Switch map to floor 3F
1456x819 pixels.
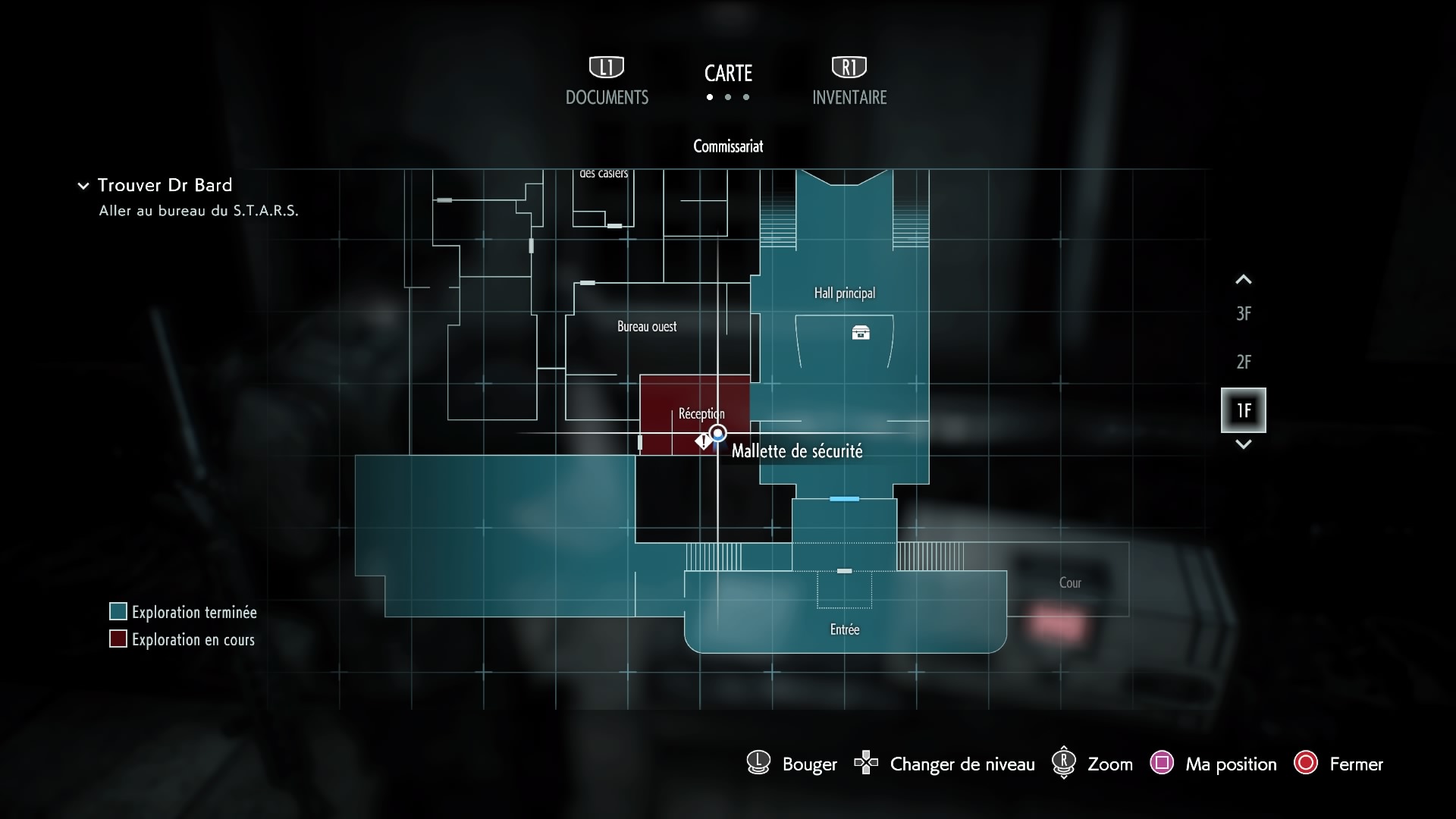click(1243, 314)
